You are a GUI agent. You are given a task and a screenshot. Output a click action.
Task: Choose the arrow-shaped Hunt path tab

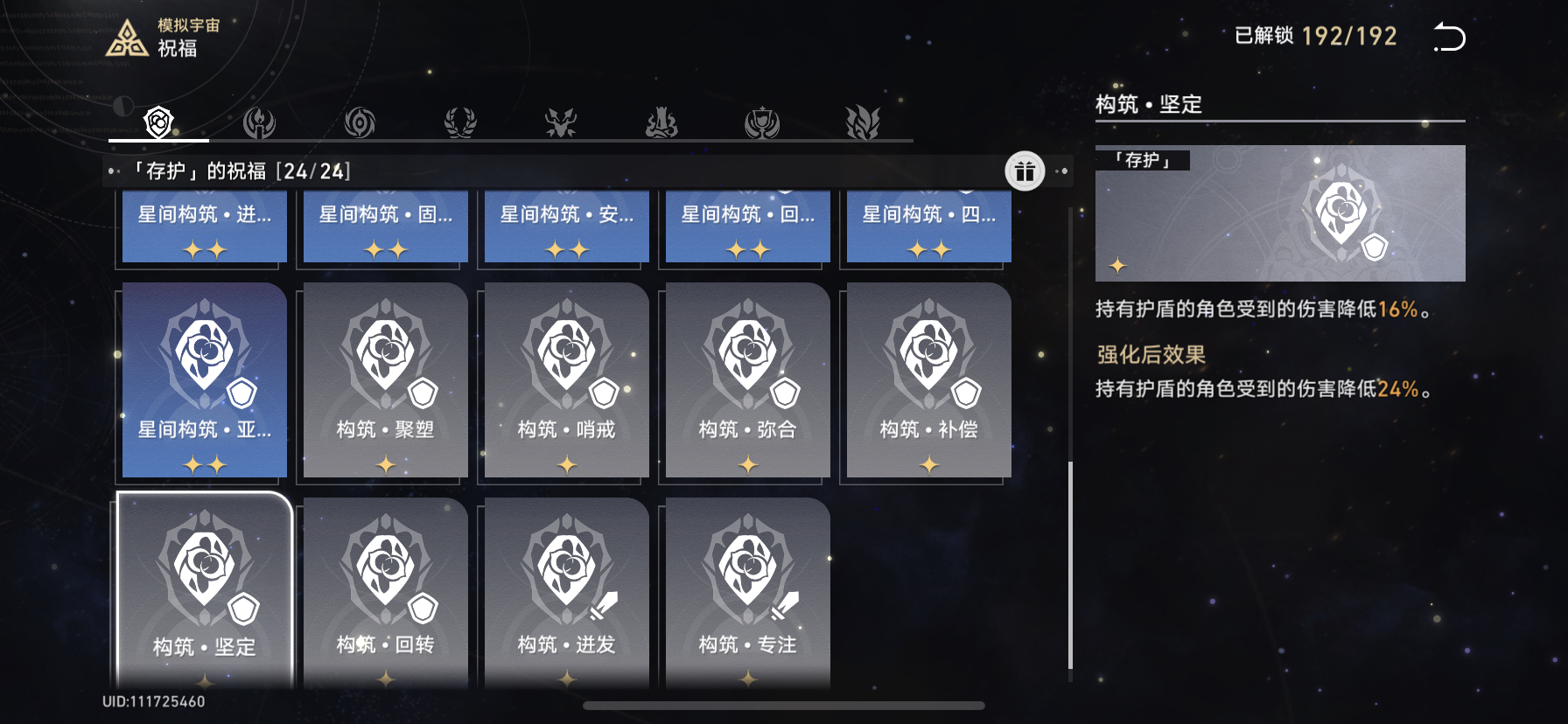click(x=561, y=122)
